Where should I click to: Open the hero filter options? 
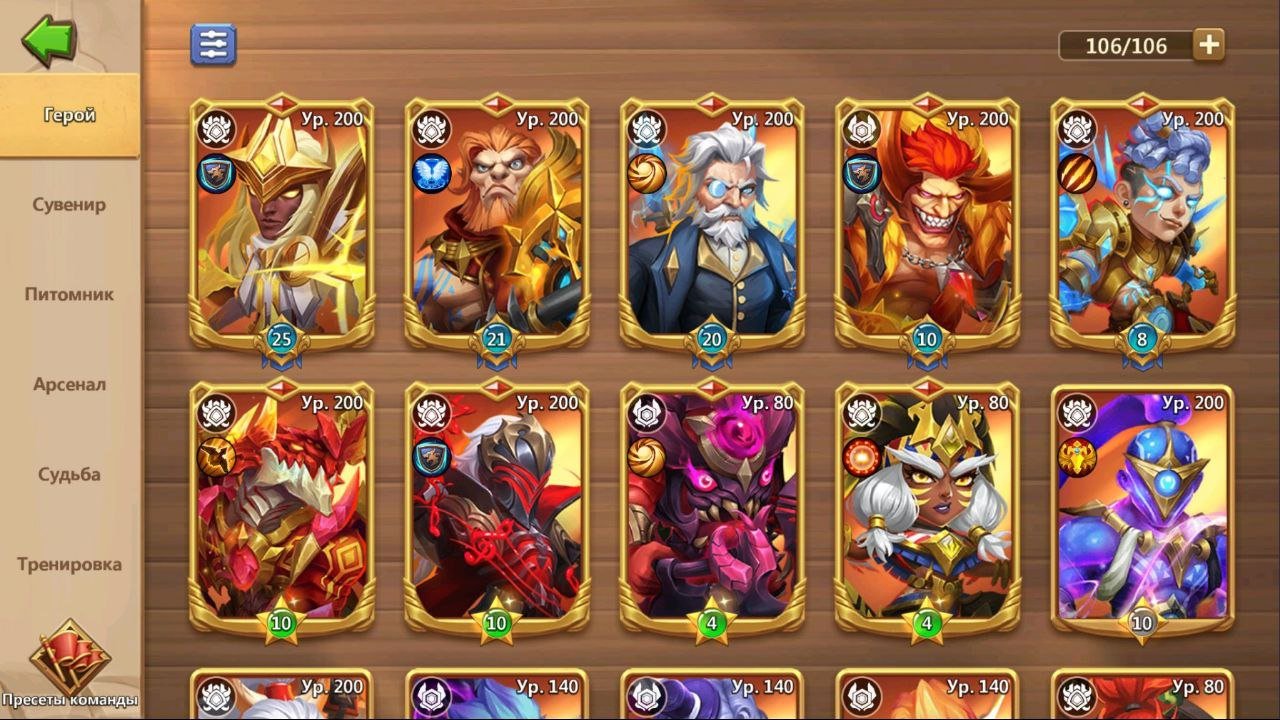(213, 45)
